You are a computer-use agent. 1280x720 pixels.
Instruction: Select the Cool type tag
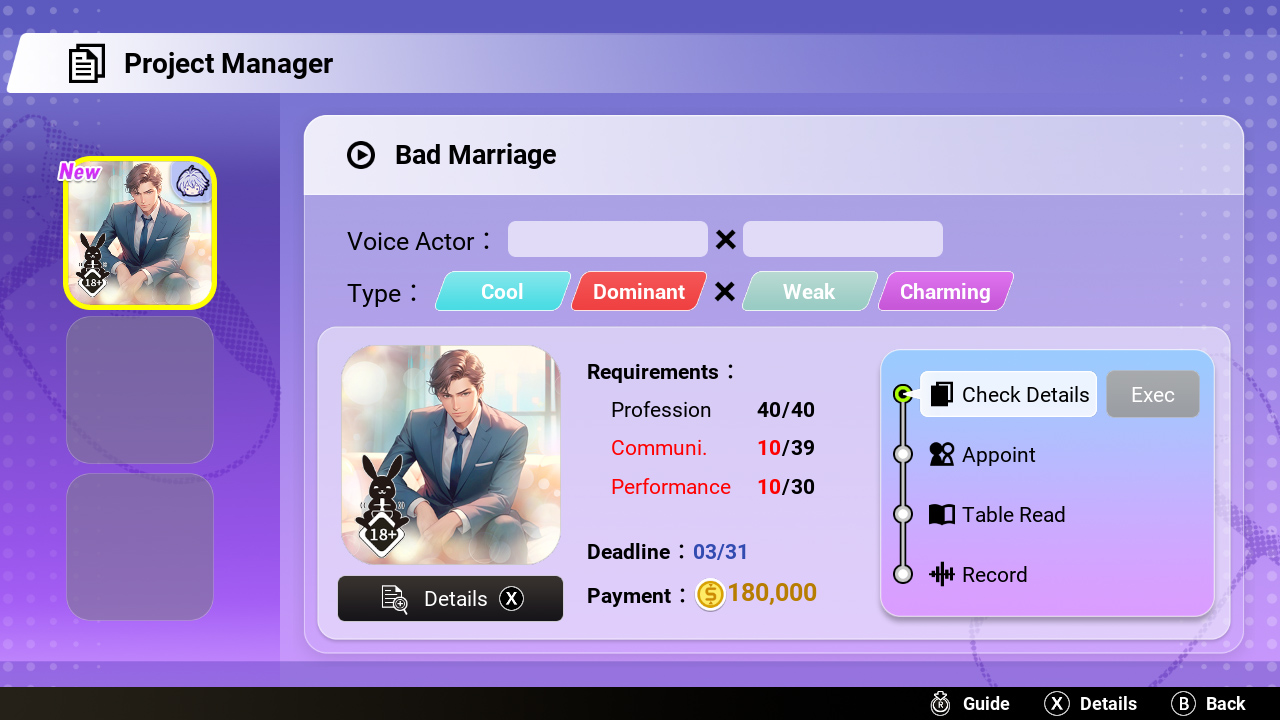[x=503, y=291]
